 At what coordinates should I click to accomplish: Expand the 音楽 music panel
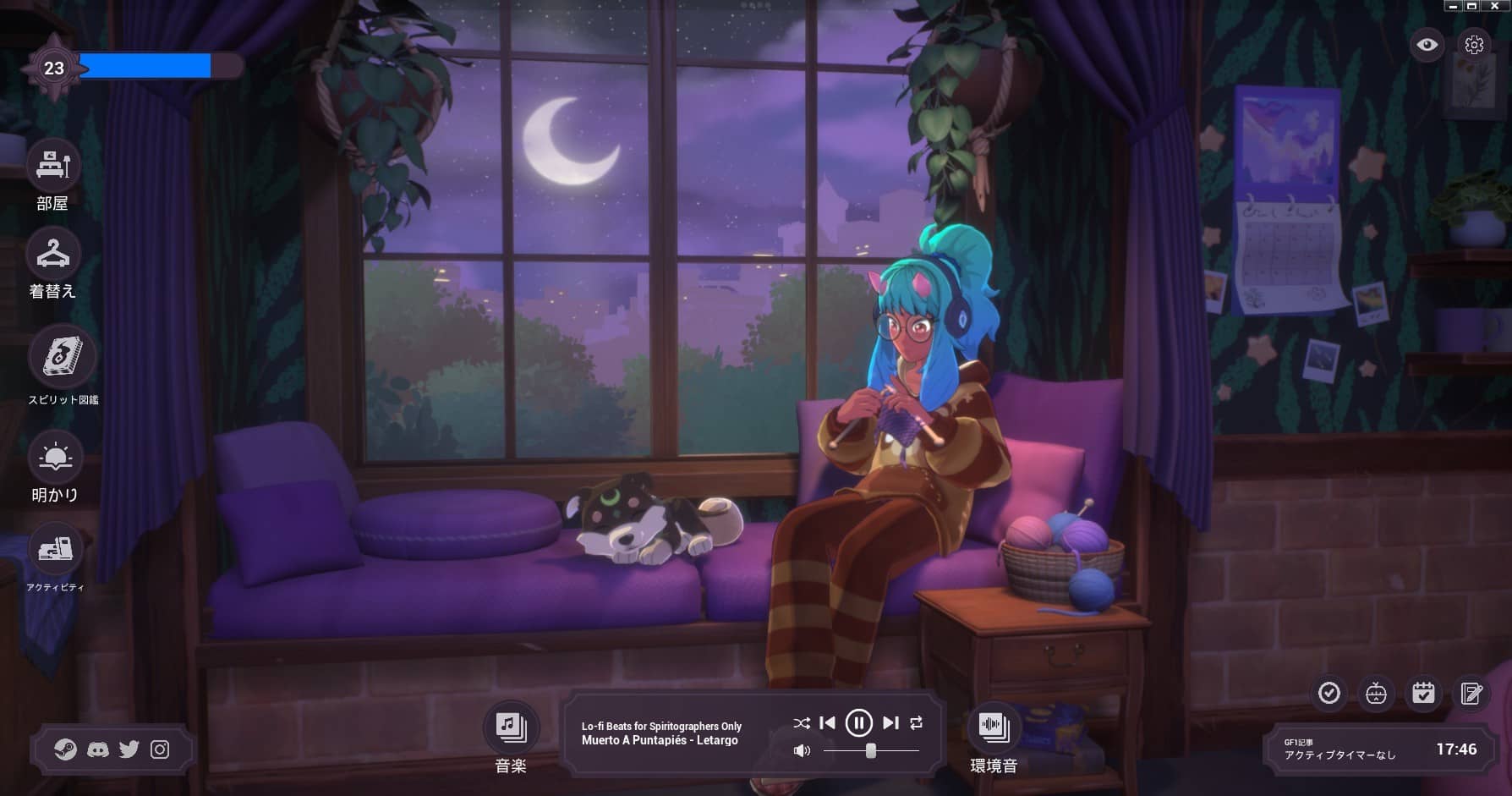pos(510,725)
